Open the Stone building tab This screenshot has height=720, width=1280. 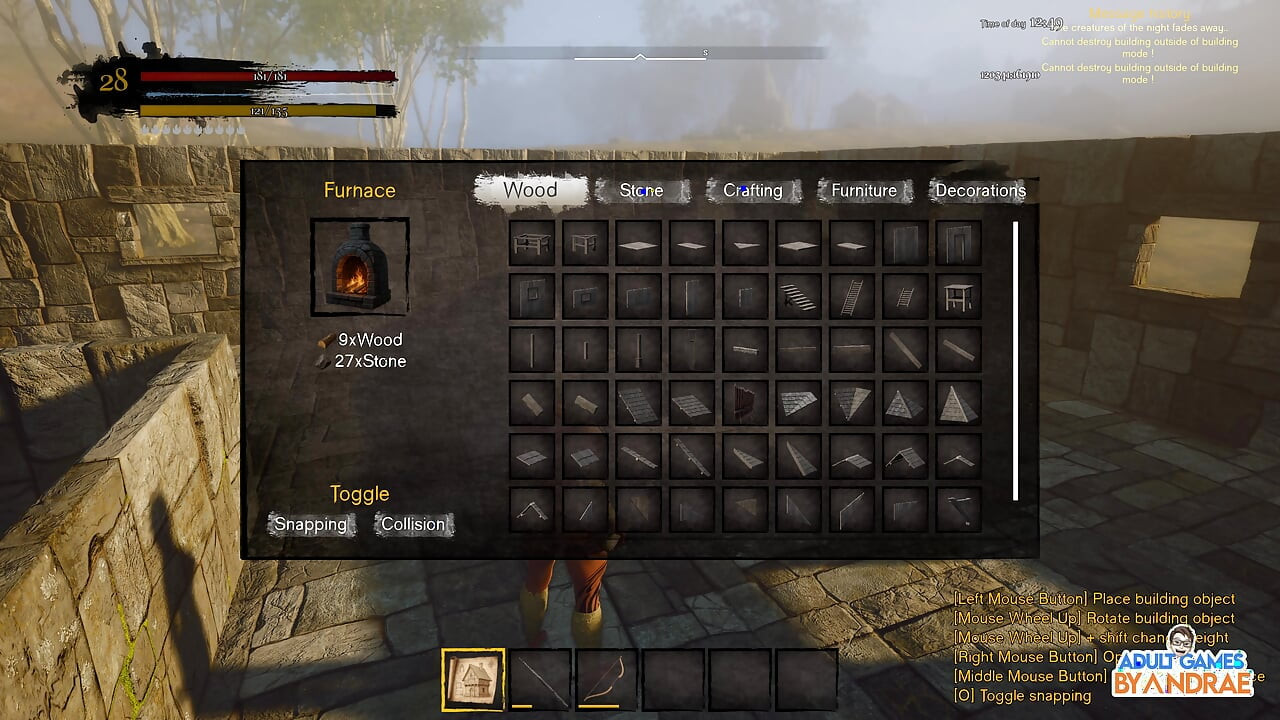click(641, 190)
